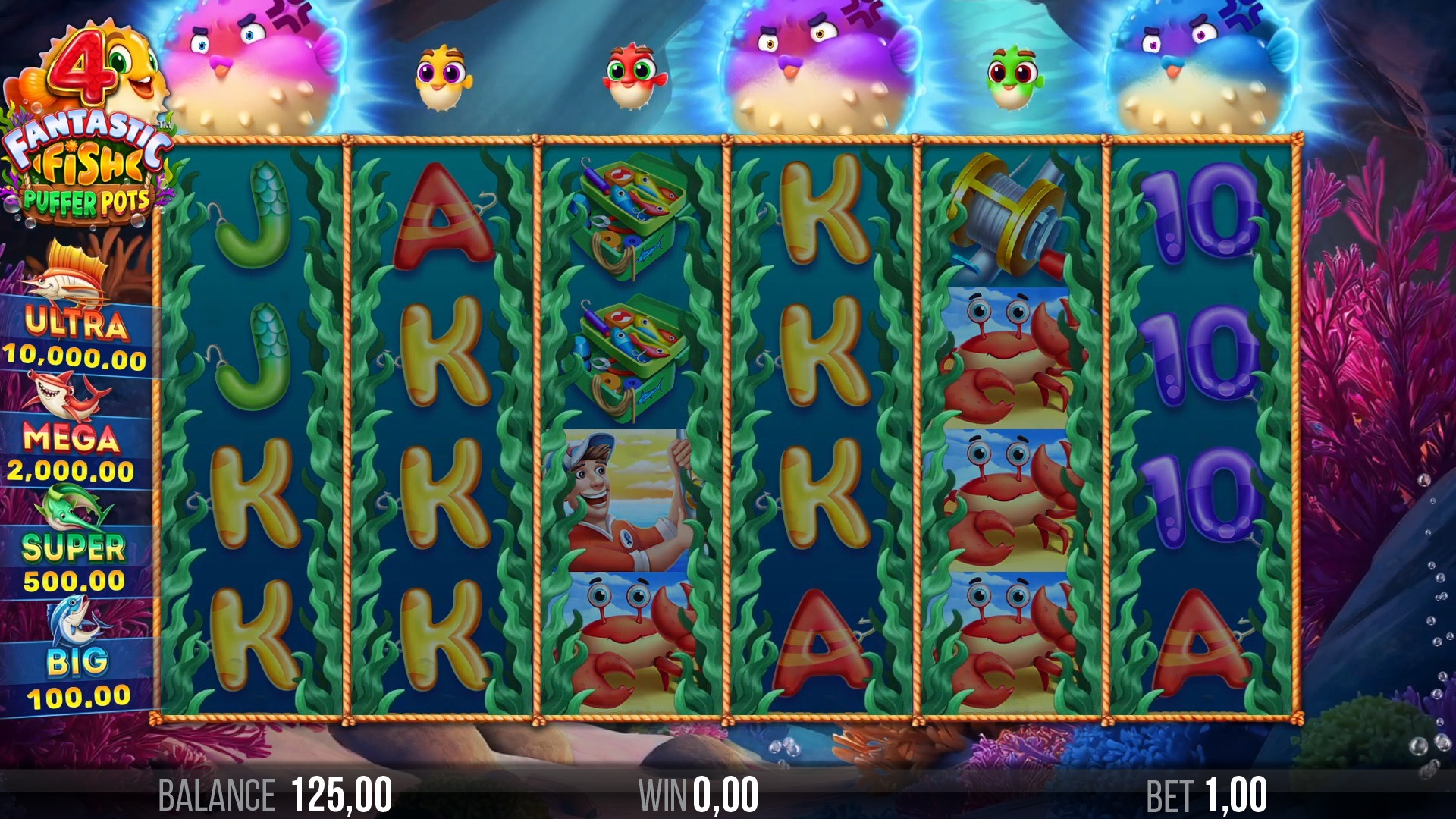Click the BALANCE 125,00 display
This screenshot has height=819, width=1456.
click(273, 792)
